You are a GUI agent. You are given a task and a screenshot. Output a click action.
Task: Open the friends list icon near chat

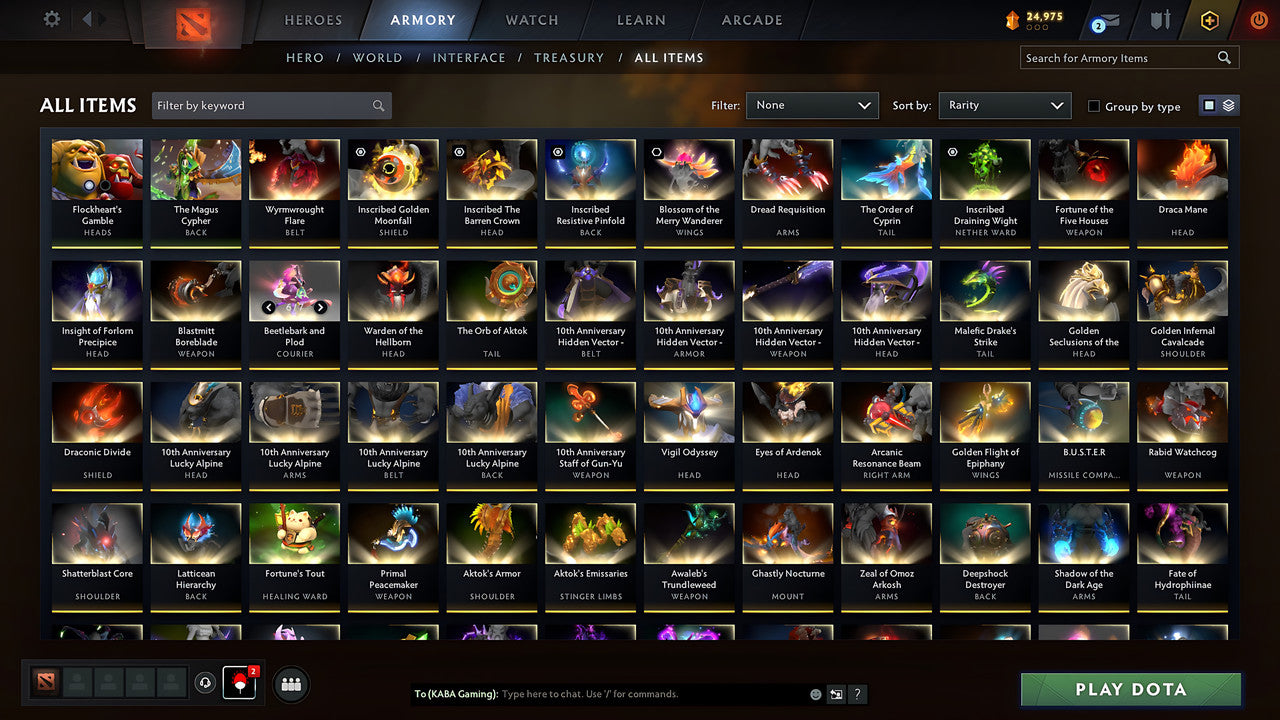coord(291,684)
